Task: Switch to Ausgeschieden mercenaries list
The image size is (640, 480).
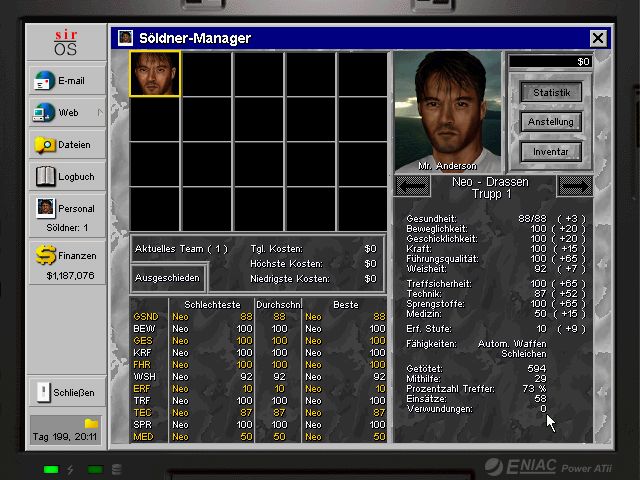Action: pyautogui.click(x=168, y=277)
